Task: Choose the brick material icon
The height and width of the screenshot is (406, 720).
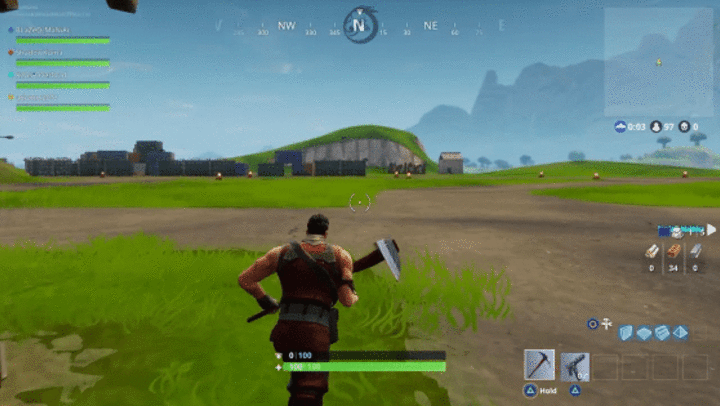Action: tap(674, 252)
